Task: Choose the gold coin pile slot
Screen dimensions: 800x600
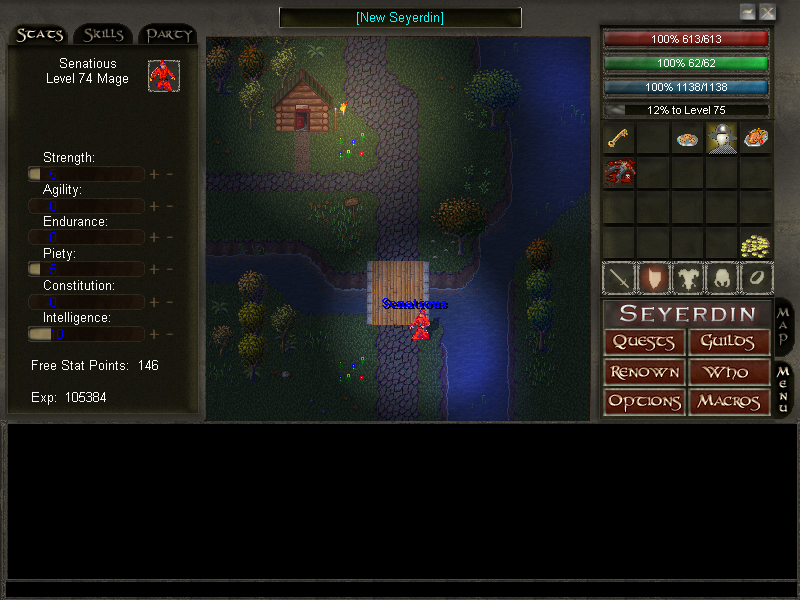Action: point(755,244)
